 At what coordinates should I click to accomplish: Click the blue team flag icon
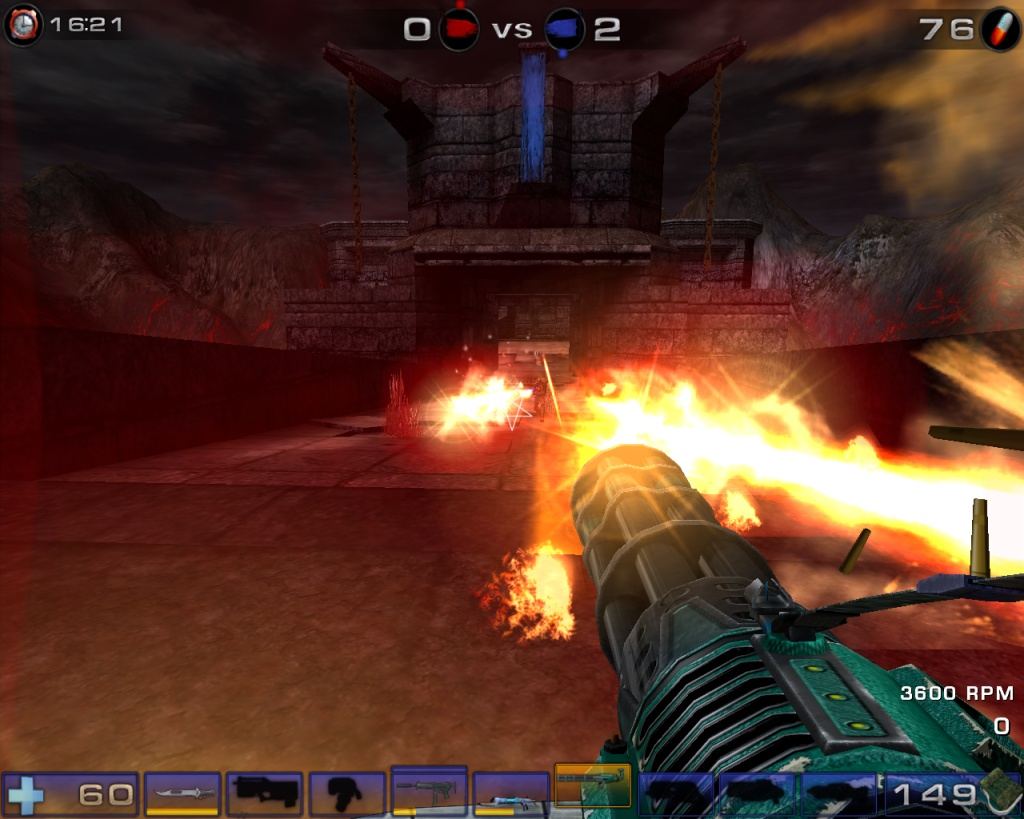[x=565, y=29]
